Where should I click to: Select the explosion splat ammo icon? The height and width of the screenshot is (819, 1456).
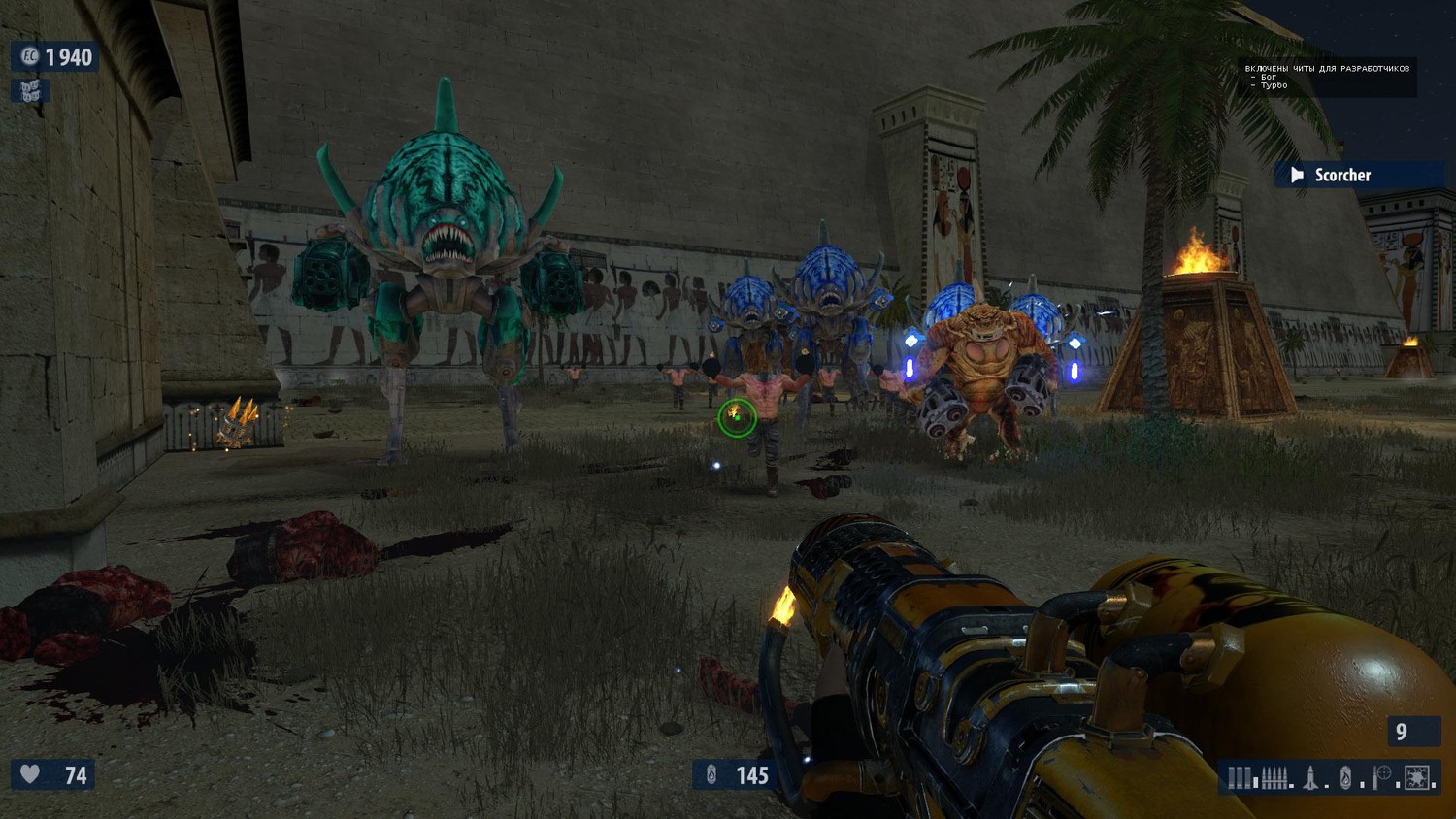tap(1418, 777)
